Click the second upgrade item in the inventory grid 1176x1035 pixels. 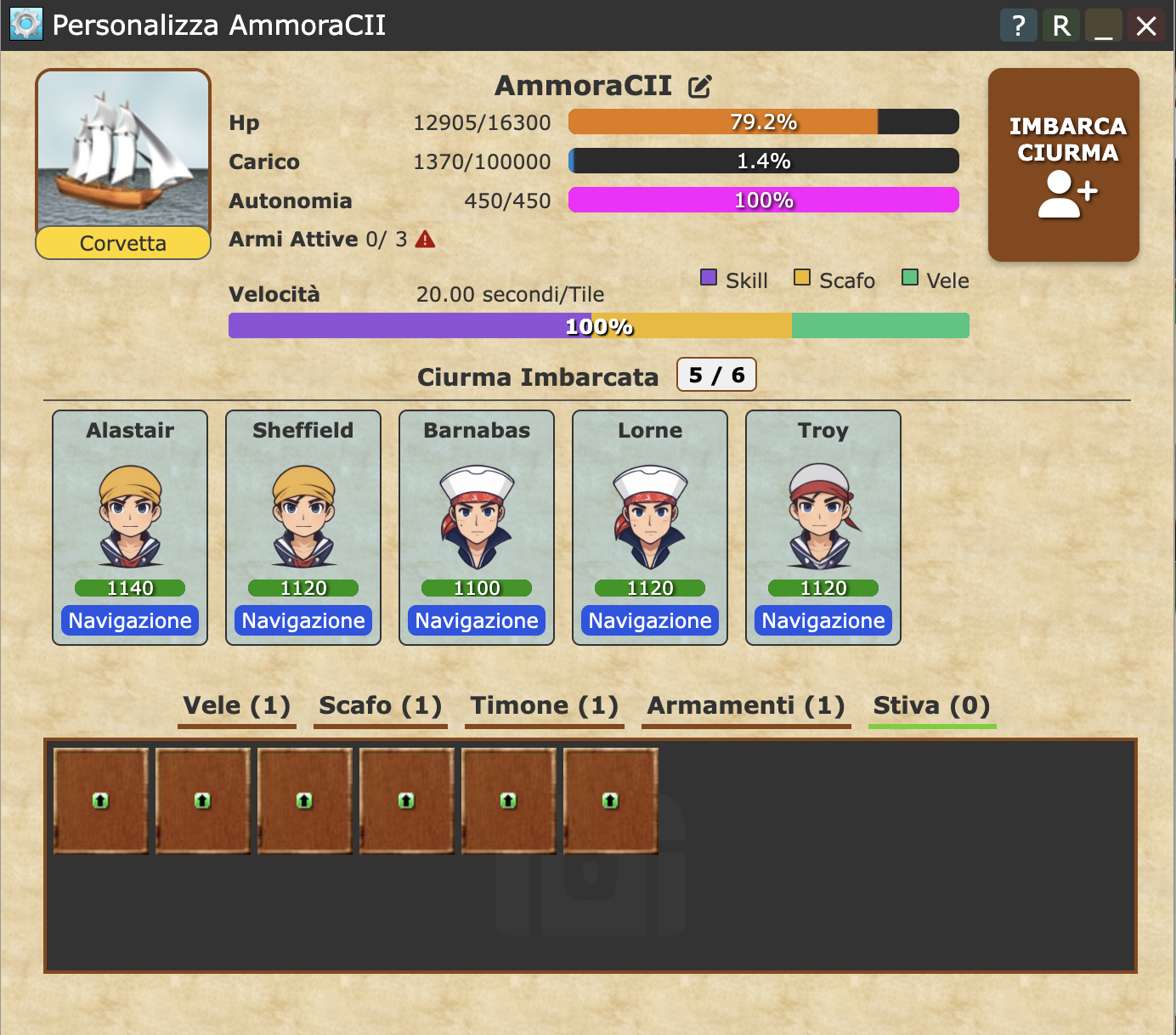coord(203,800)
